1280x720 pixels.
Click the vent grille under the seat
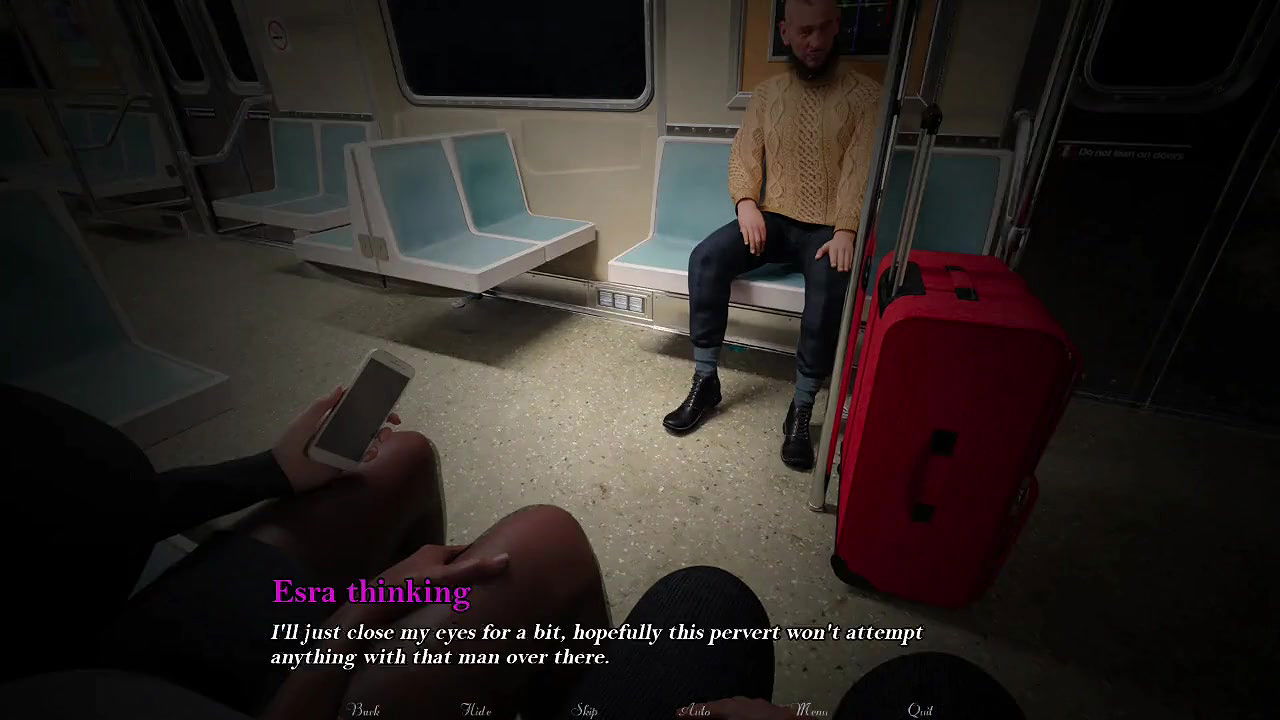tap(618, 299)
